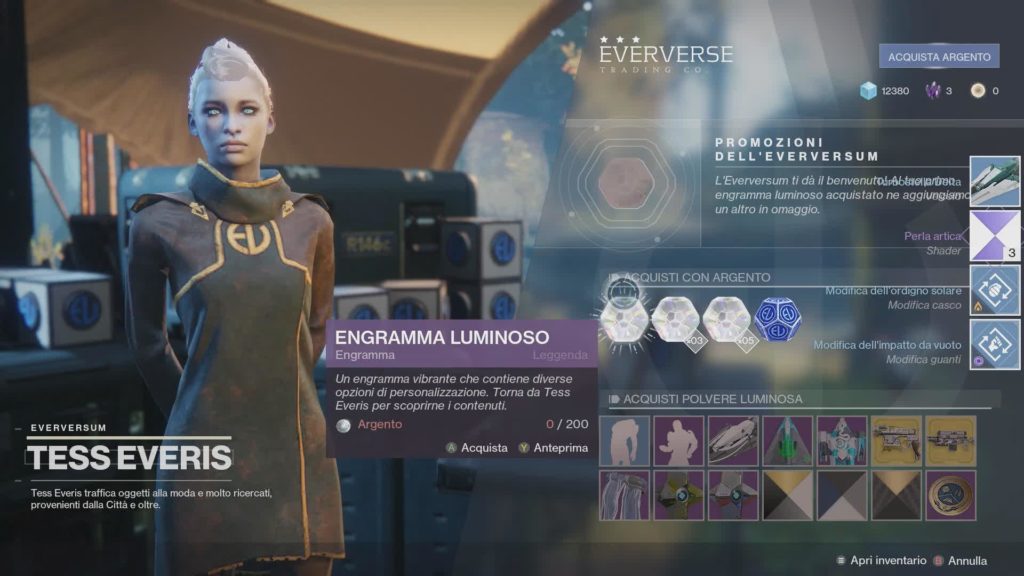Screen dimensions: 1024x576
Task: Select the blue-background emote silhouette
Action: [625, 441]
